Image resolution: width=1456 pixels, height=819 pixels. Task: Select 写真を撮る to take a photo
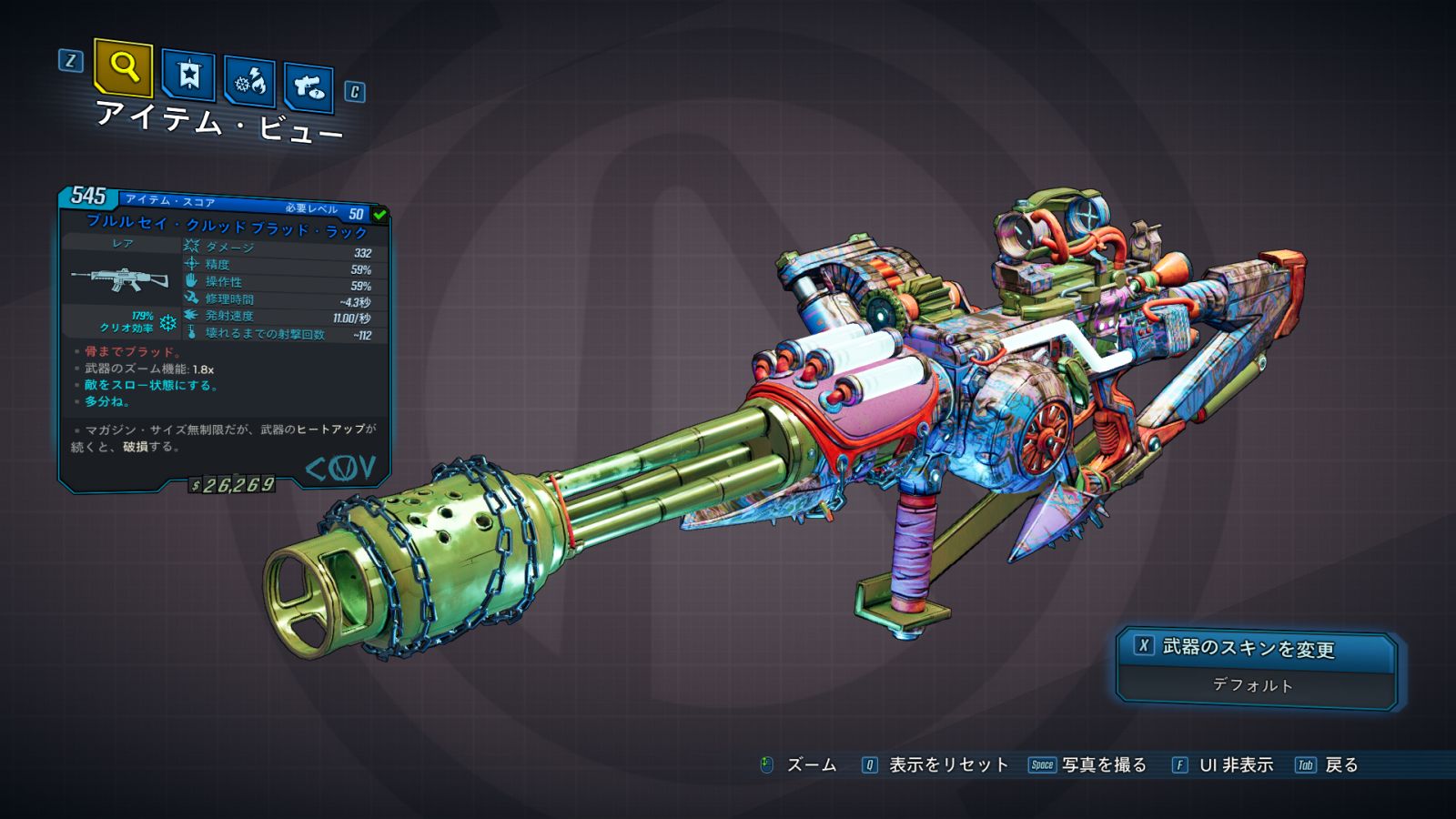tap(1089, 765)
